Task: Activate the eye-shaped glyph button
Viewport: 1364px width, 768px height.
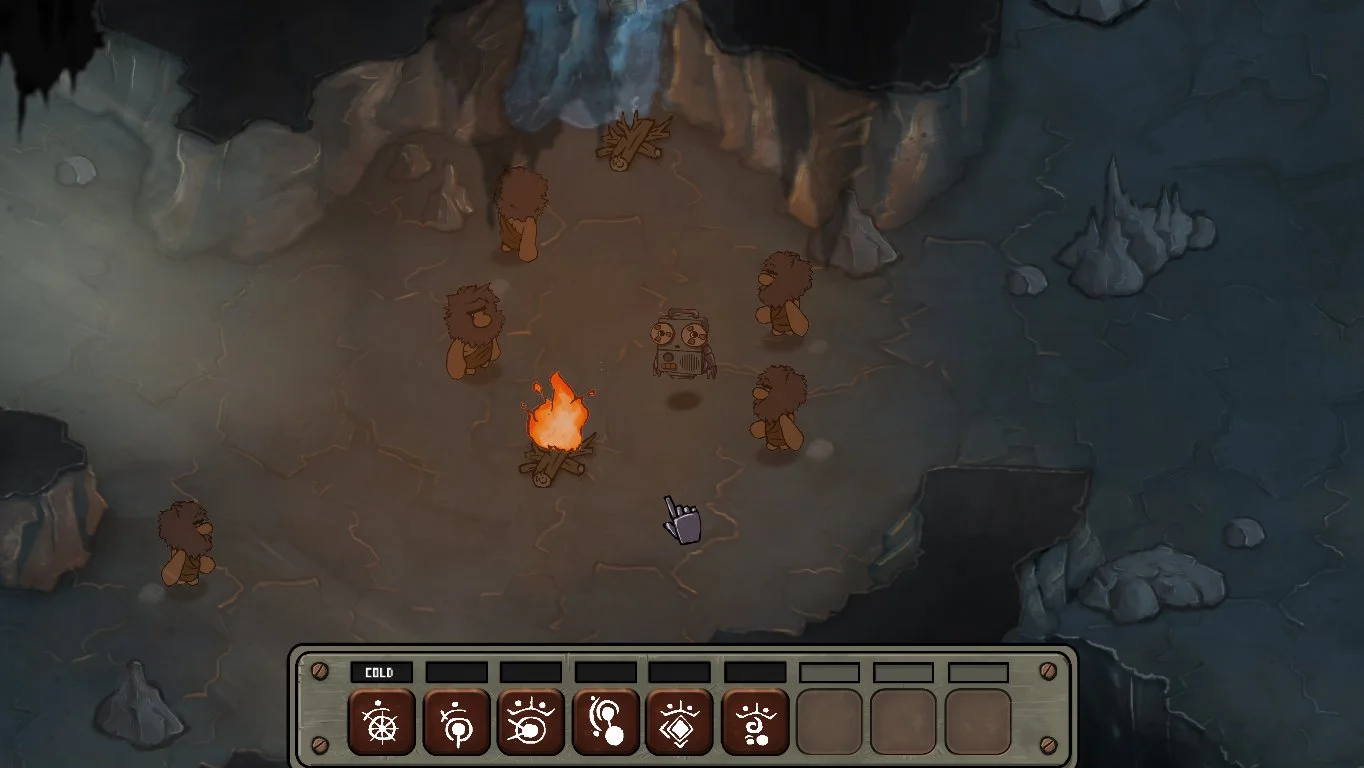Action: (x=531, y=721)
